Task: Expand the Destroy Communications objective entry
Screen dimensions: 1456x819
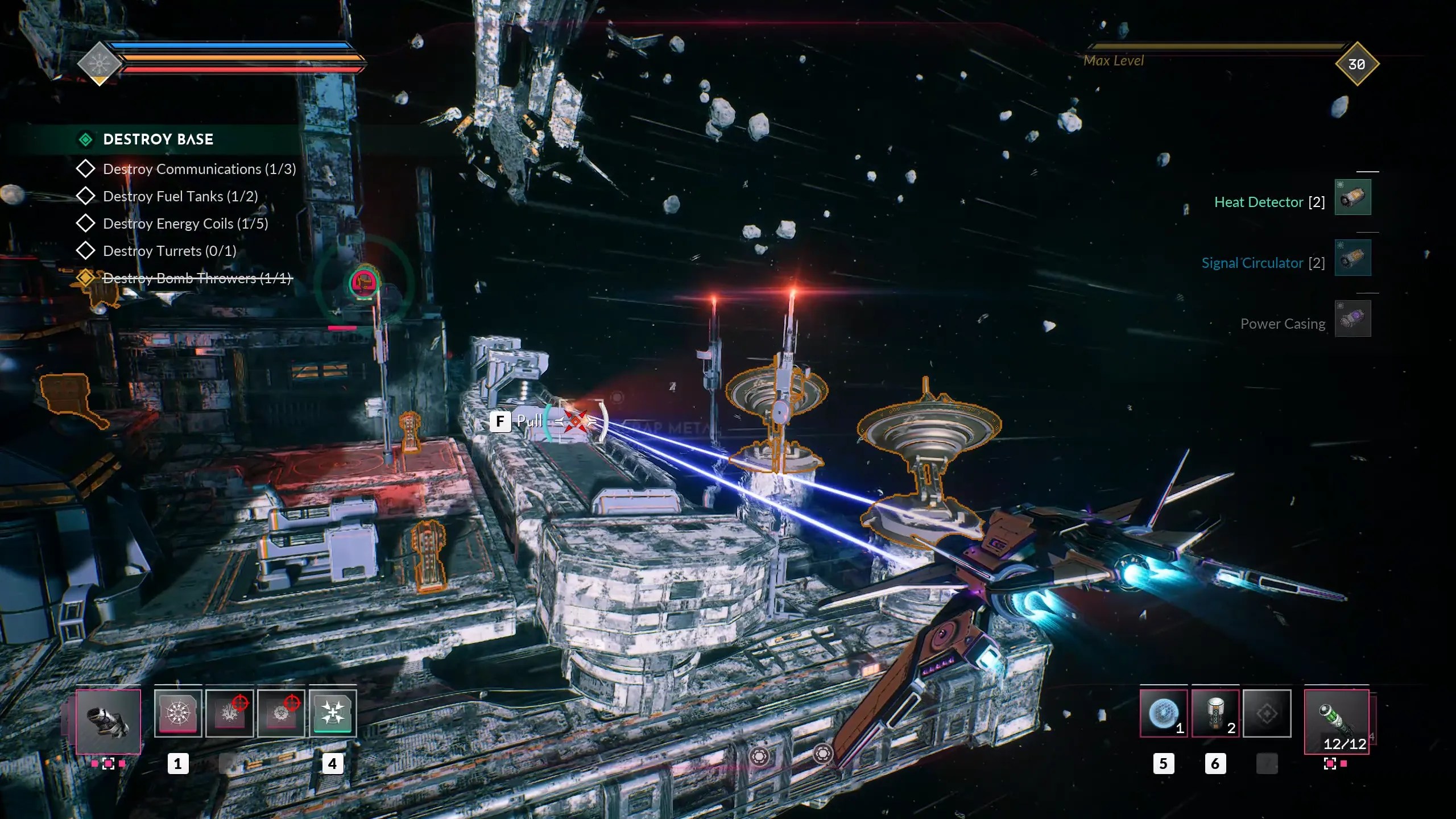Action: [86, 168]
